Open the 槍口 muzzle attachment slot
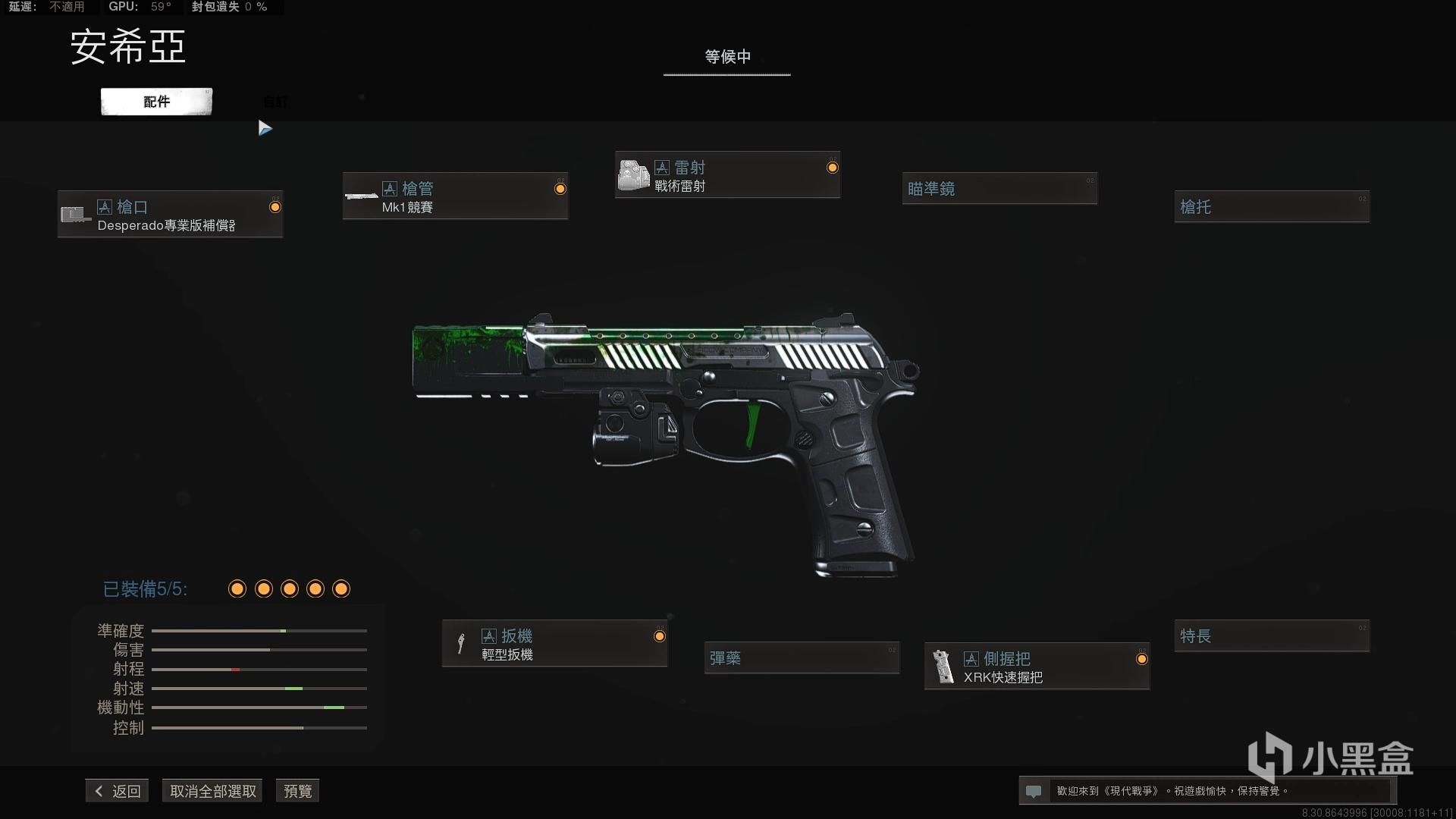Viewport: 1456px width, 819px height. click(x=171, y=215)
